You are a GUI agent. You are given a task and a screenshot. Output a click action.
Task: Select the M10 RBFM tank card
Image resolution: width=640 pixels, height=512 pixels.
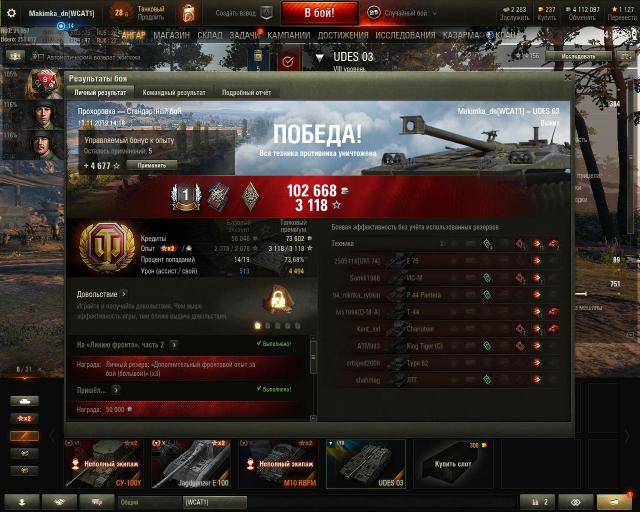278,464
